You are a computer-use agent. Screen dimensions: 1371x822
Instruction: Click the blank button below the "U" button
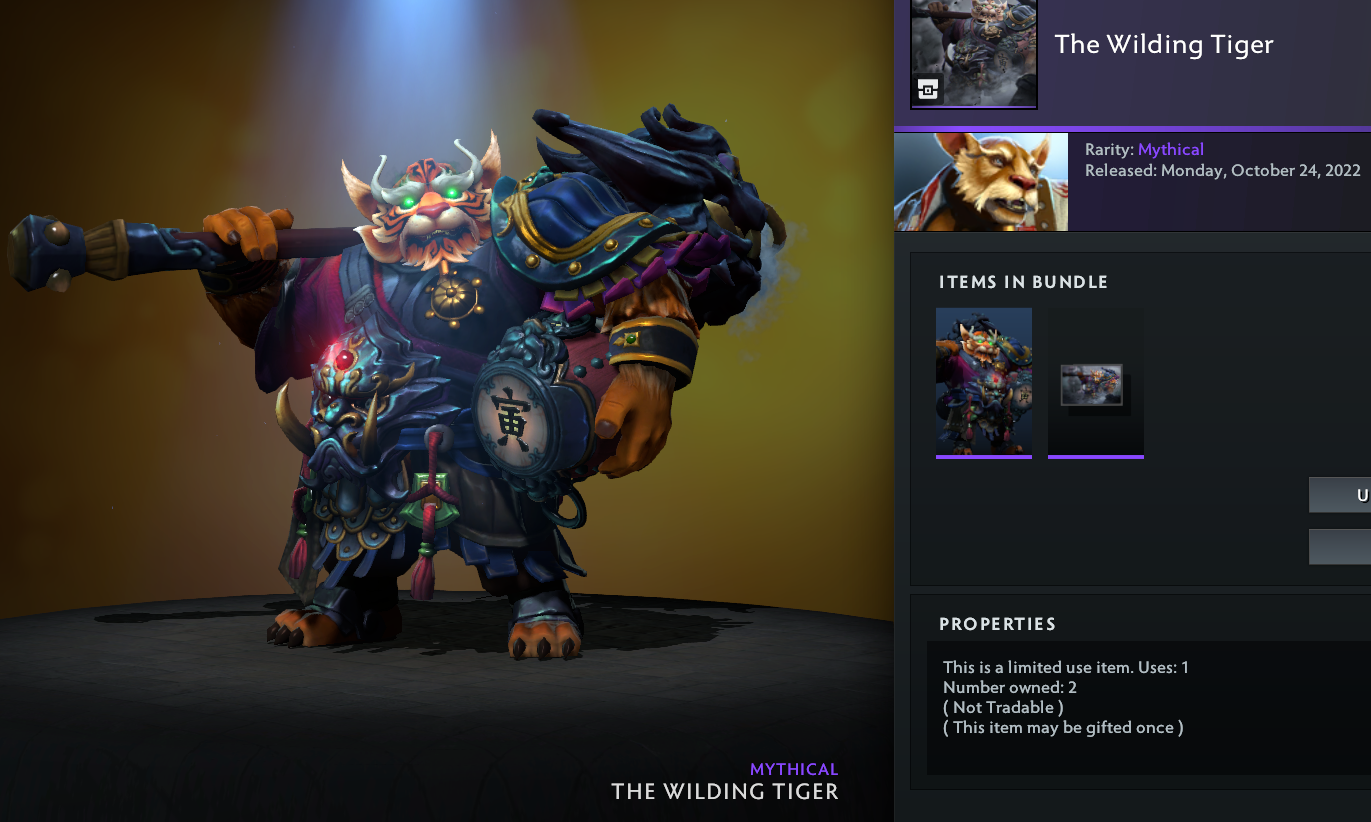1340,546
